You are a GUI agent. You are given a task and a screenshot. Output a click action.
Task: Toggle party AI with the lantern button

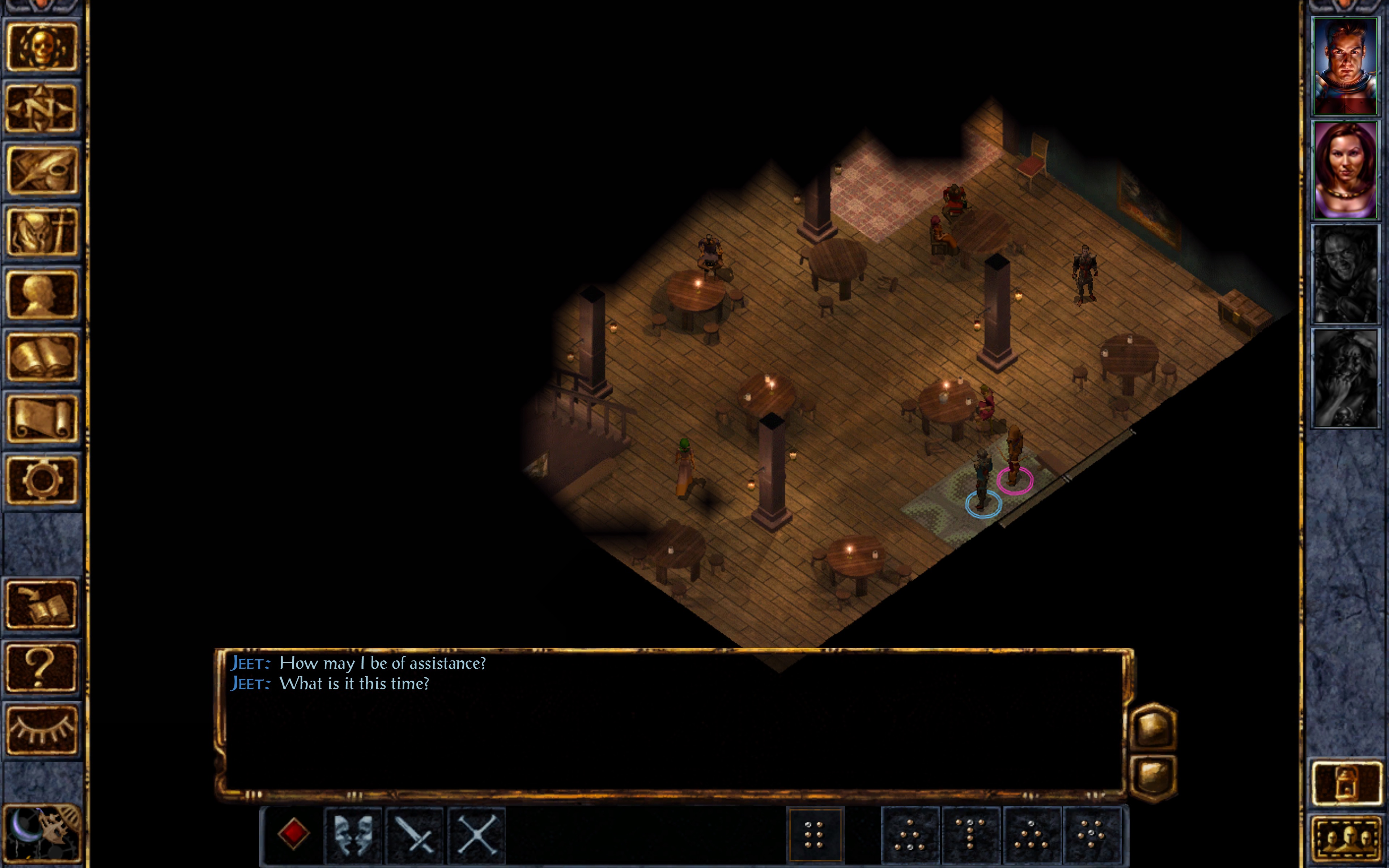pos(1346,783)
